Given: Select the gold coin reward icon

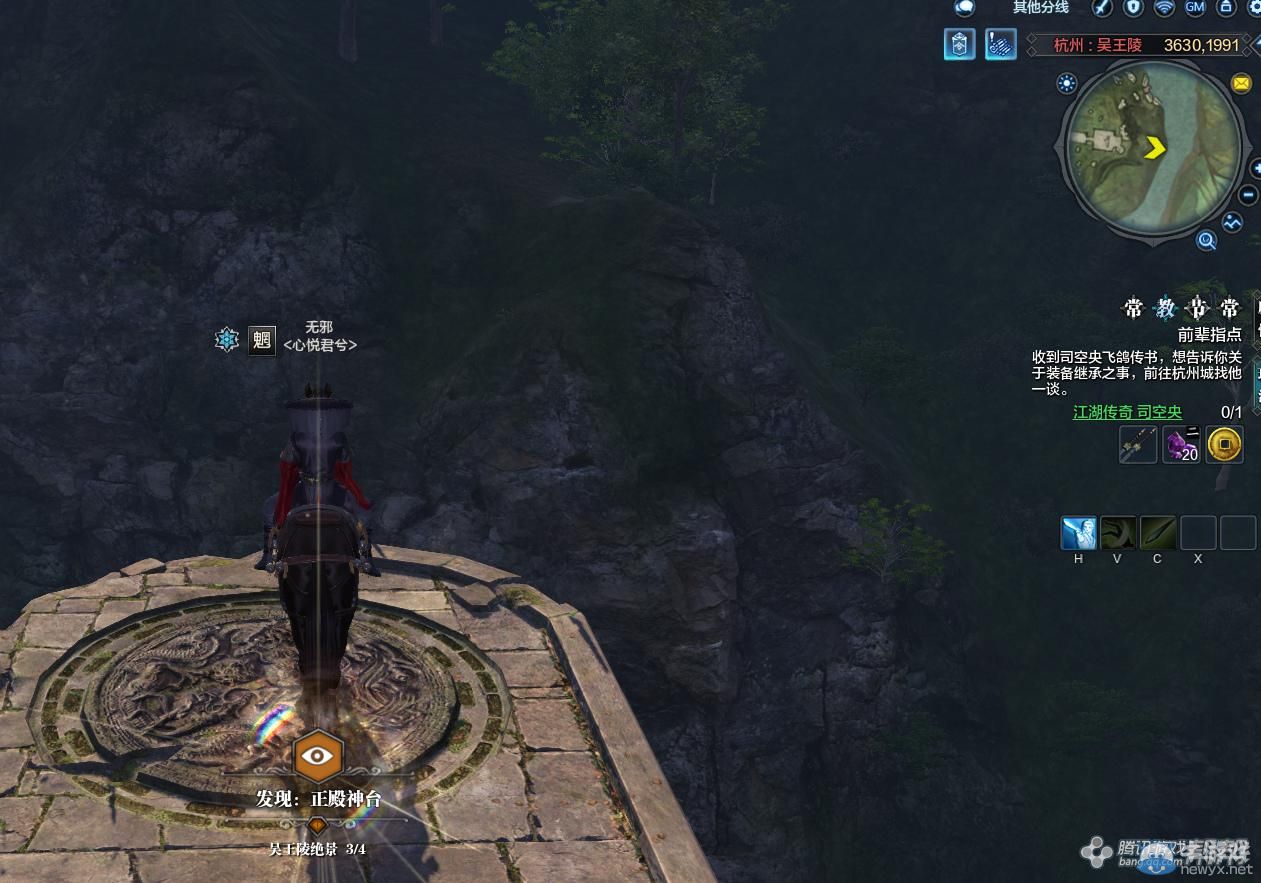Looking at the screenshot, I should coord(1224,445).
